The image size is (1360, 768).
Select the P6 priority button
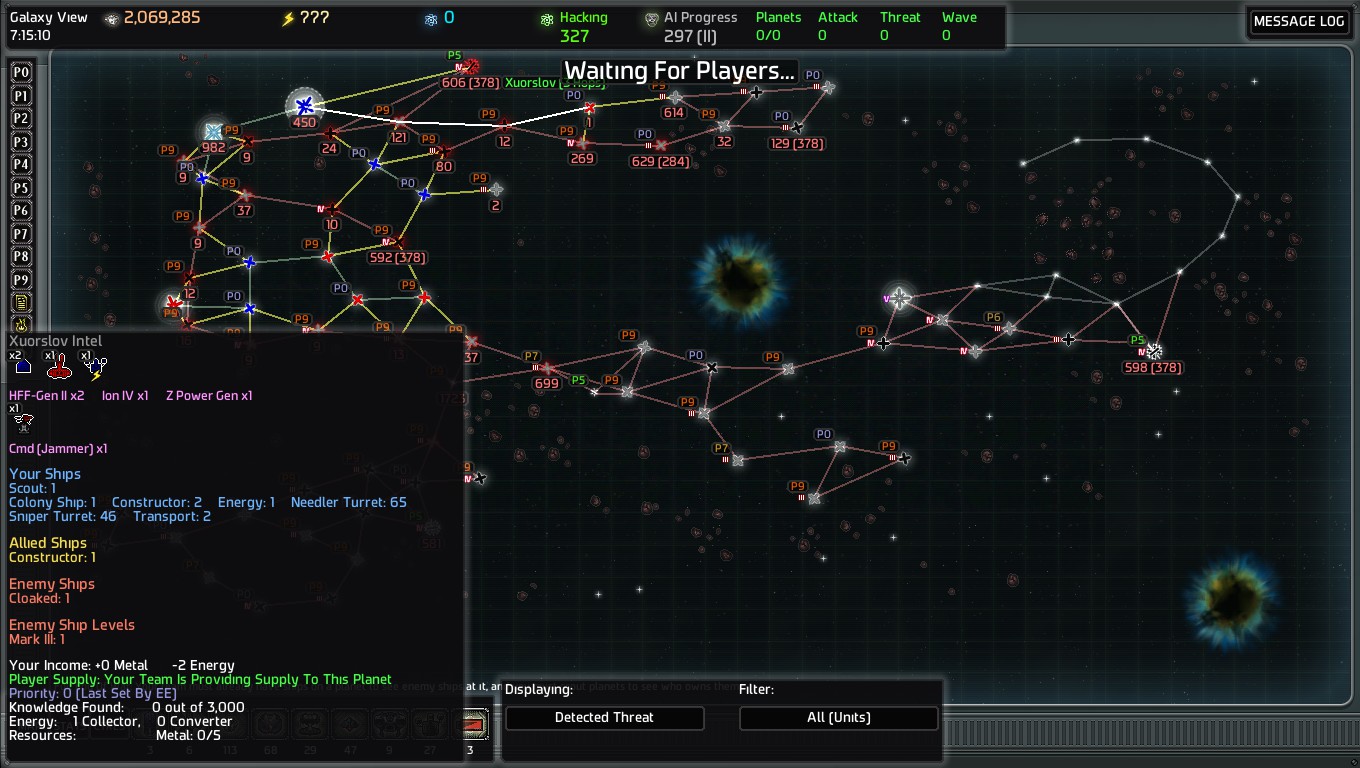click(20, 211)
